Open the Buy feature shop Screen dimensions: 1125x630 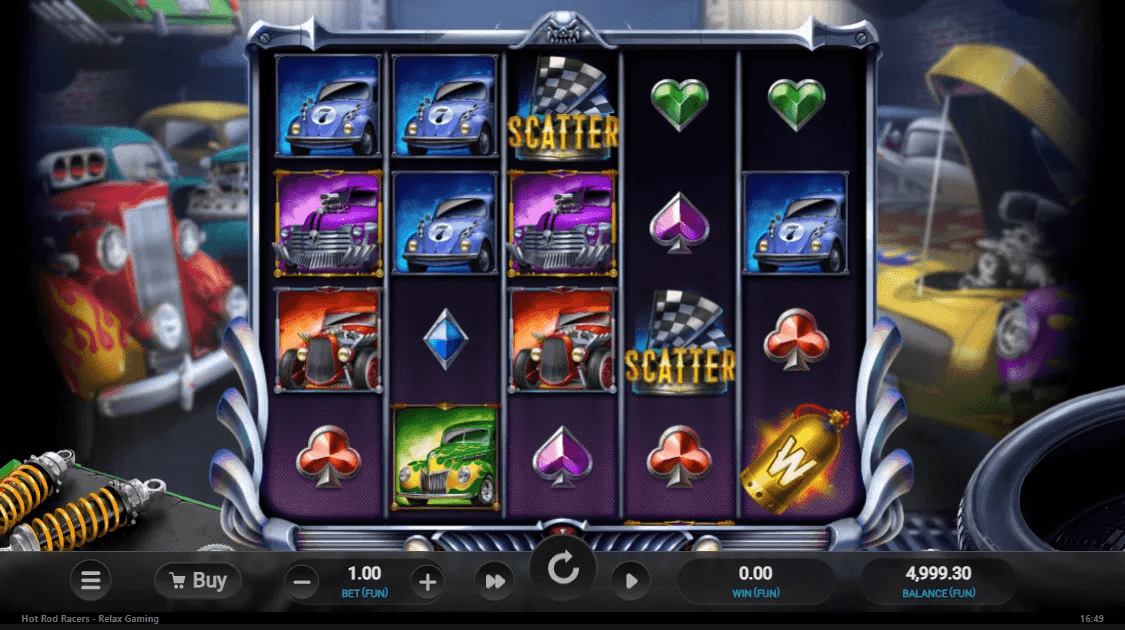(x=198, y=580)
